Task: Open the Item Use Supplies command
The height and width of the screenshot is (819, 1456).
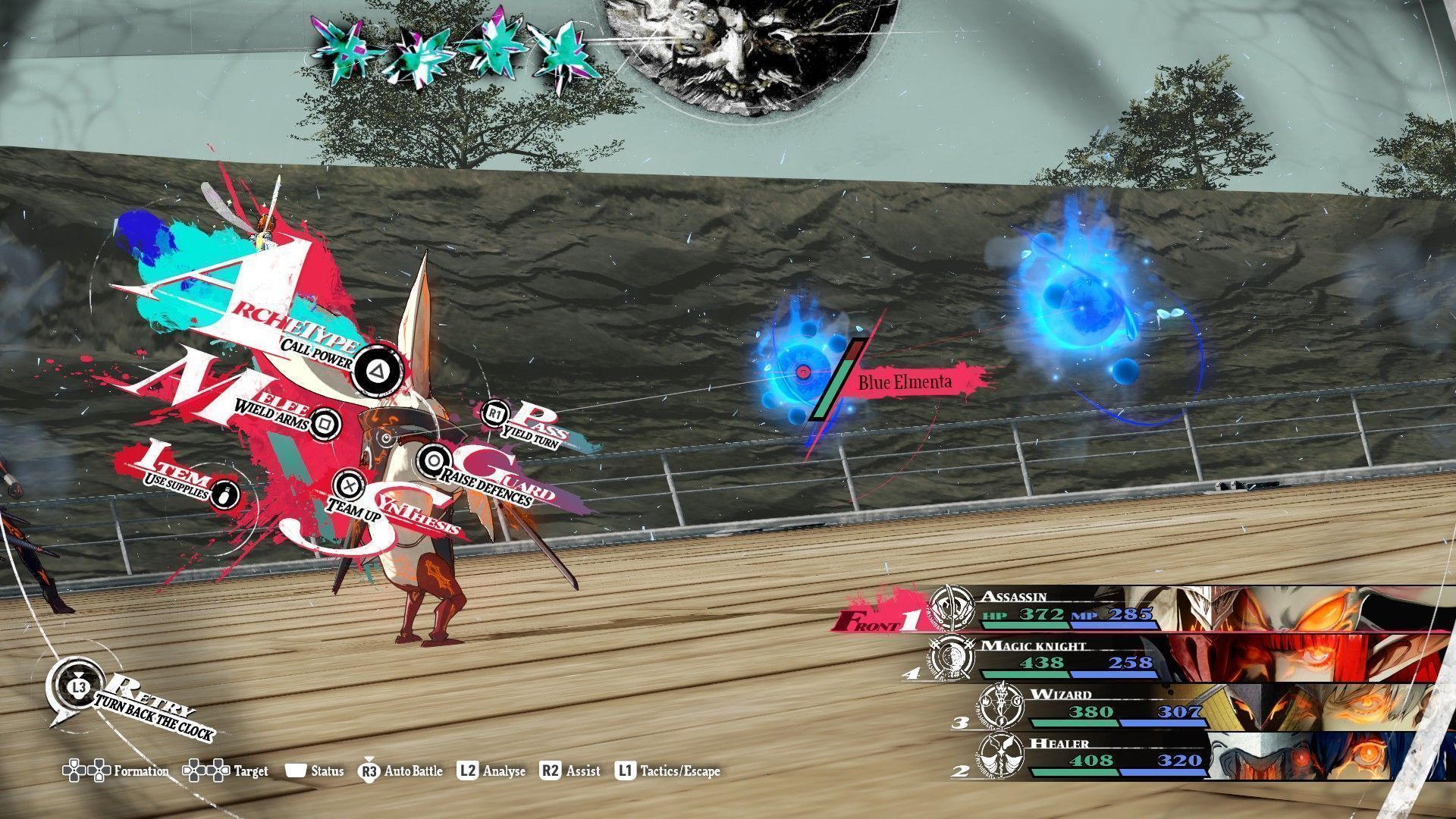Action: pos(225,494)
